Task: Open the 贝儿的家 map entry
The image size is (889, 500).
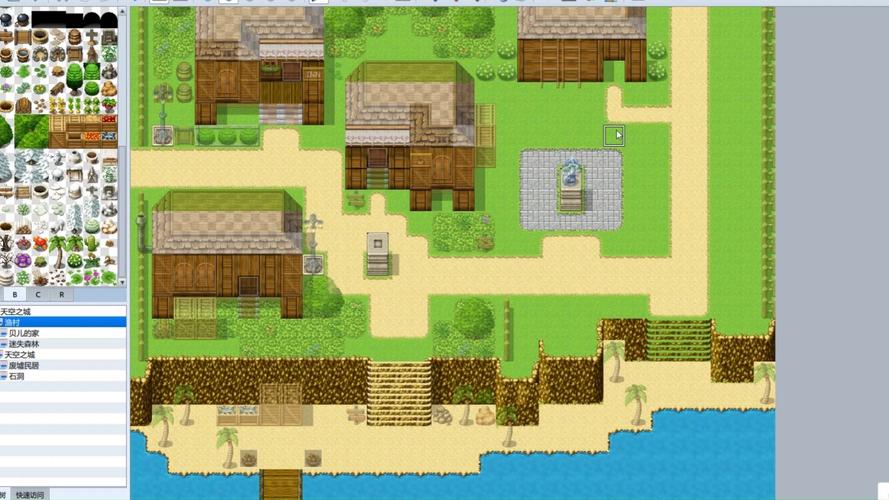Action: [x=24, y=333]
